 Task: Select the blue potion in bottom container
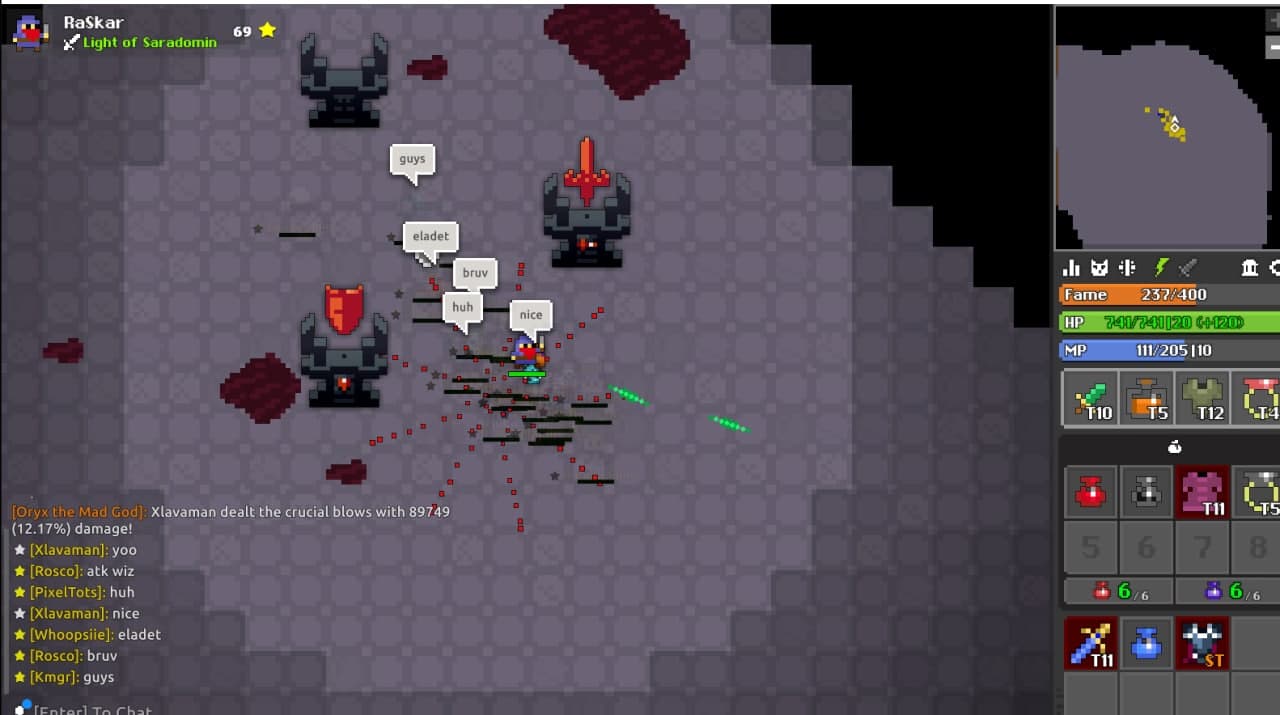[1146, 643]
